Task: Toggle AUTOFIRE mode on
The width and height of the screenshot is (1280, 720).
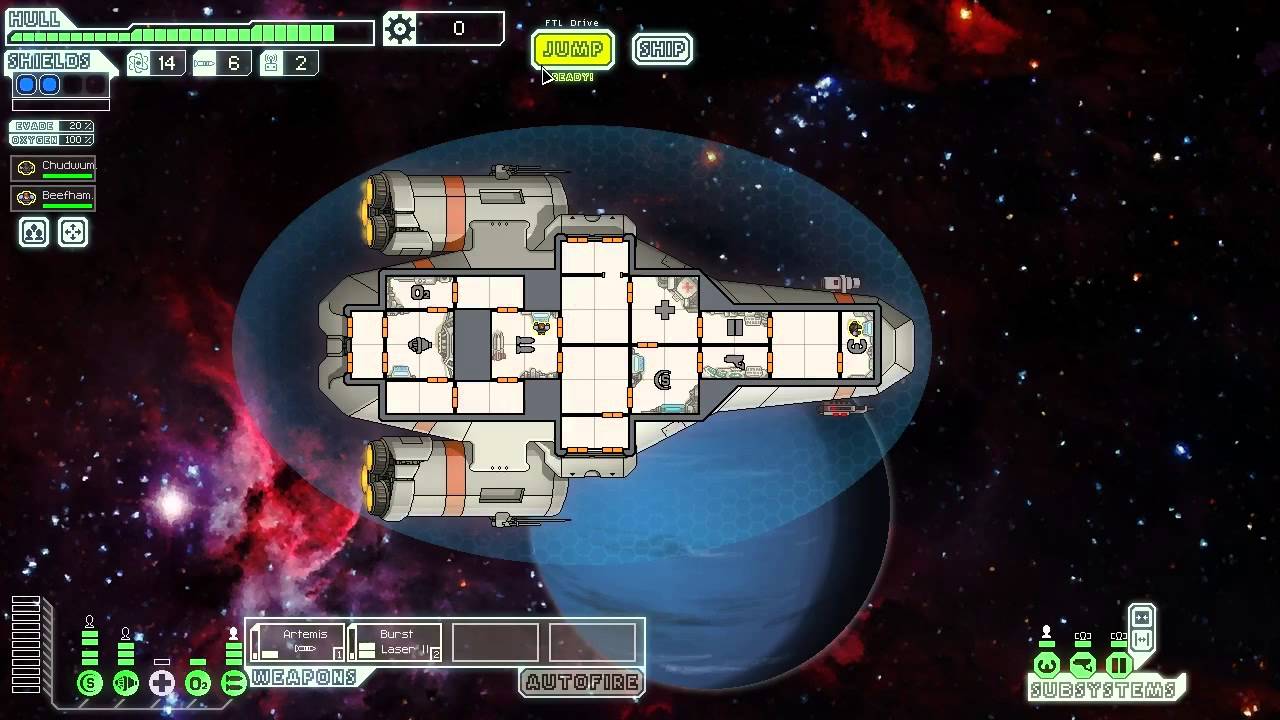Action: click(582, 684)
